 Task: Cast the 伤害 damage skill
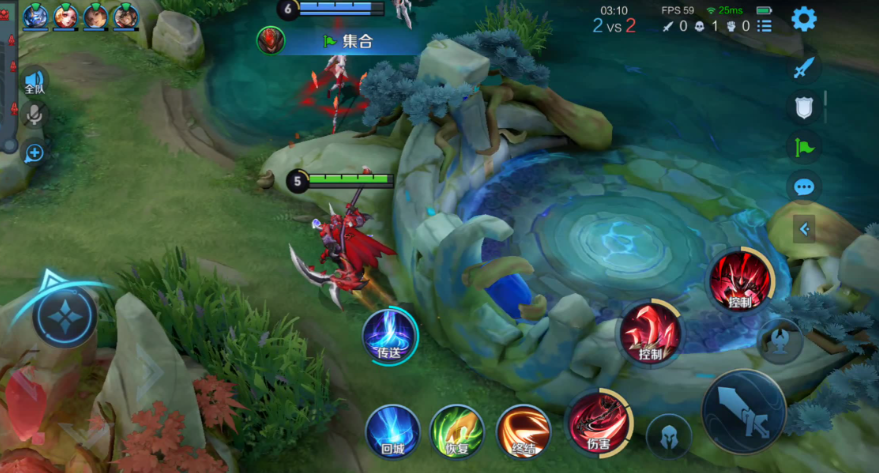pyautogui.click(x=597, y=421)
